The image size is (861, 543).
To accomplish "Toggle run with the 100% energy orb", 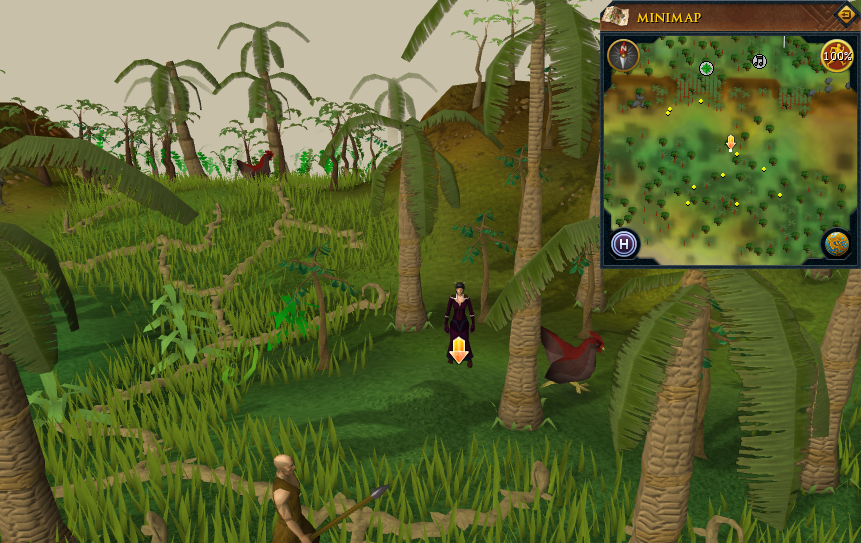I will pyautogui.click(x=836, y=55).
